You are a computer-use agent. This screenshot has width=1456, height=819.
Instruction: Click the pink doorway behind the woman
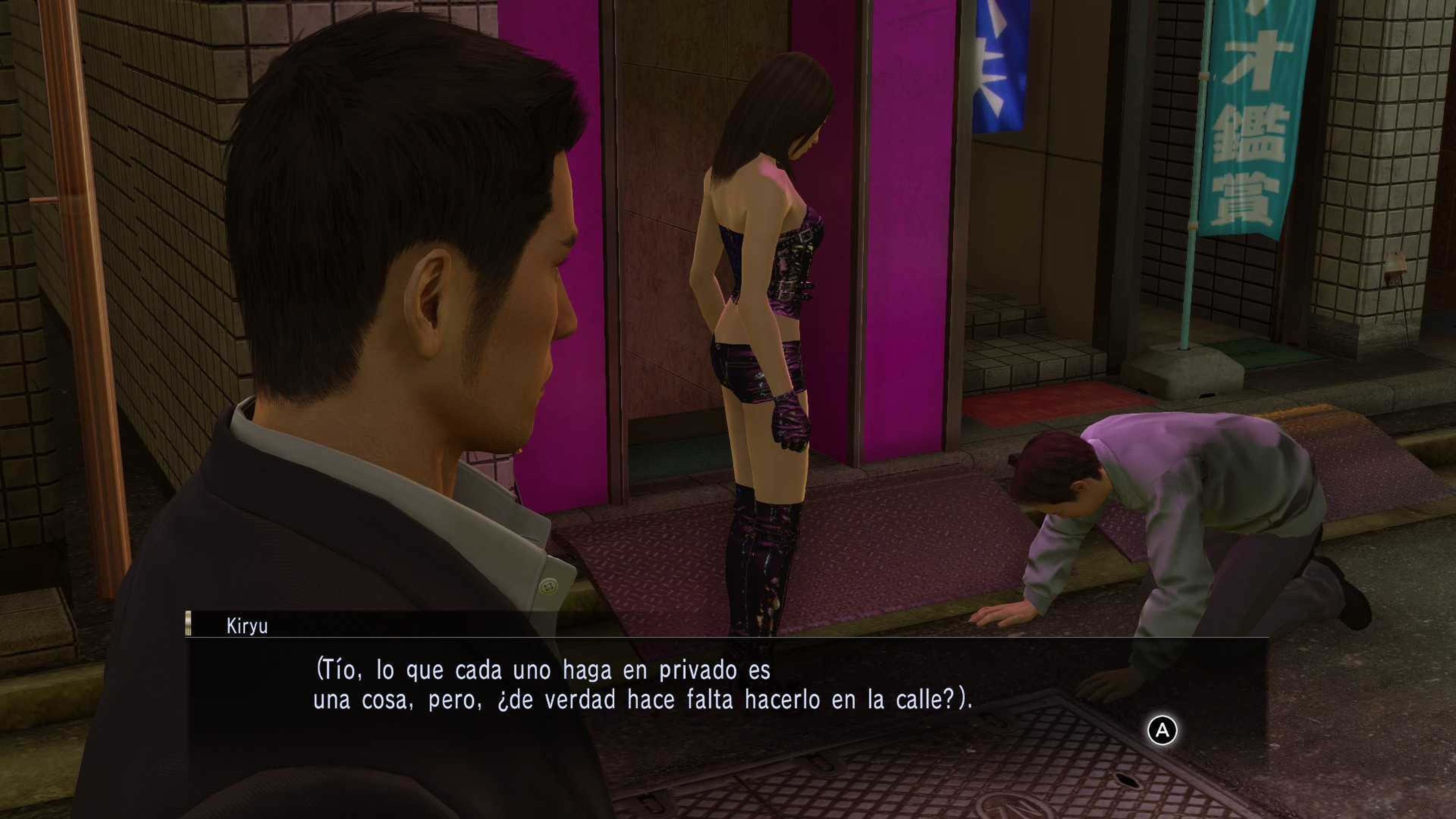pos(667,226)
